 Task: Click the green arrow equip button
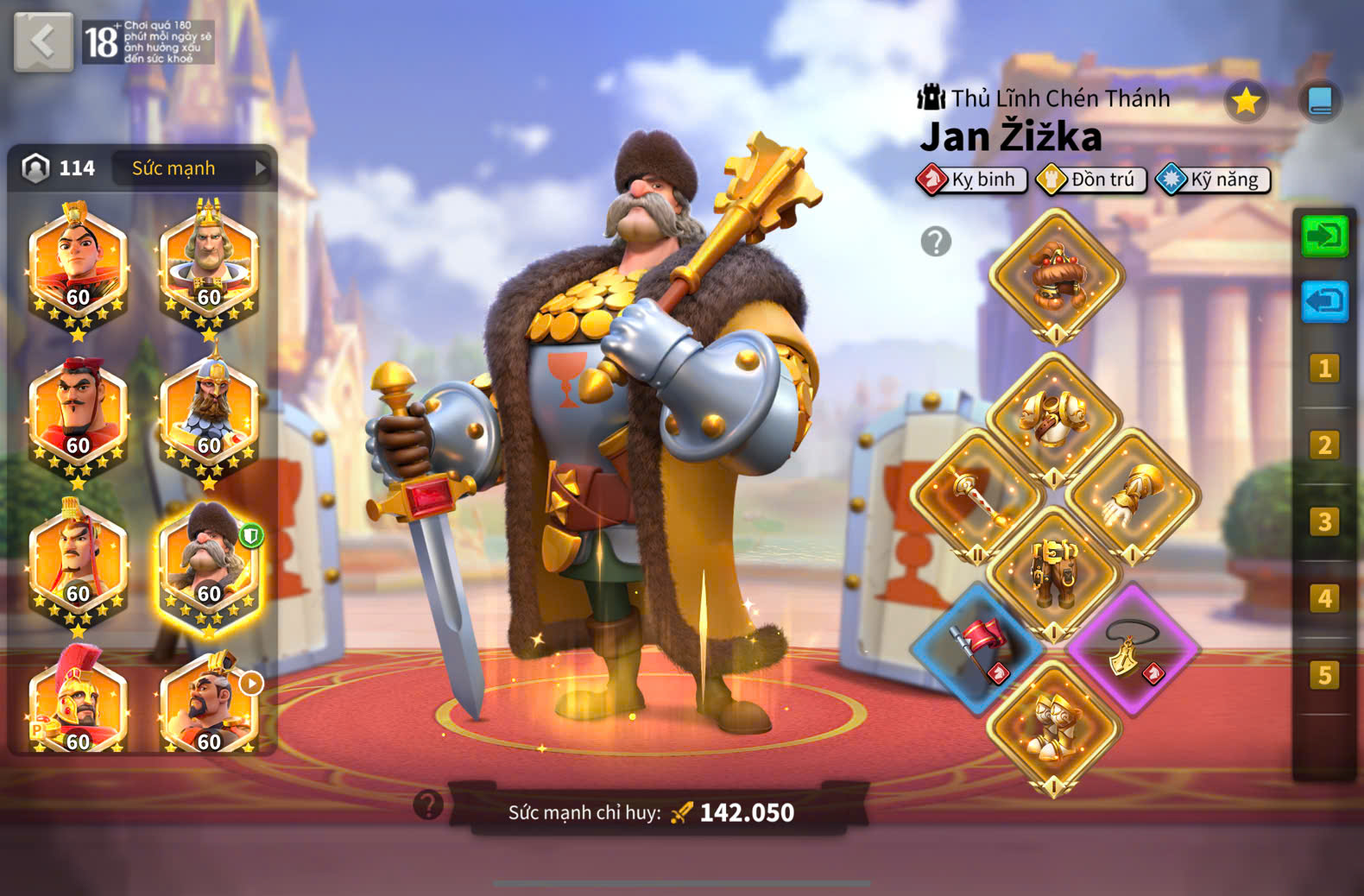pos(1324,236)
